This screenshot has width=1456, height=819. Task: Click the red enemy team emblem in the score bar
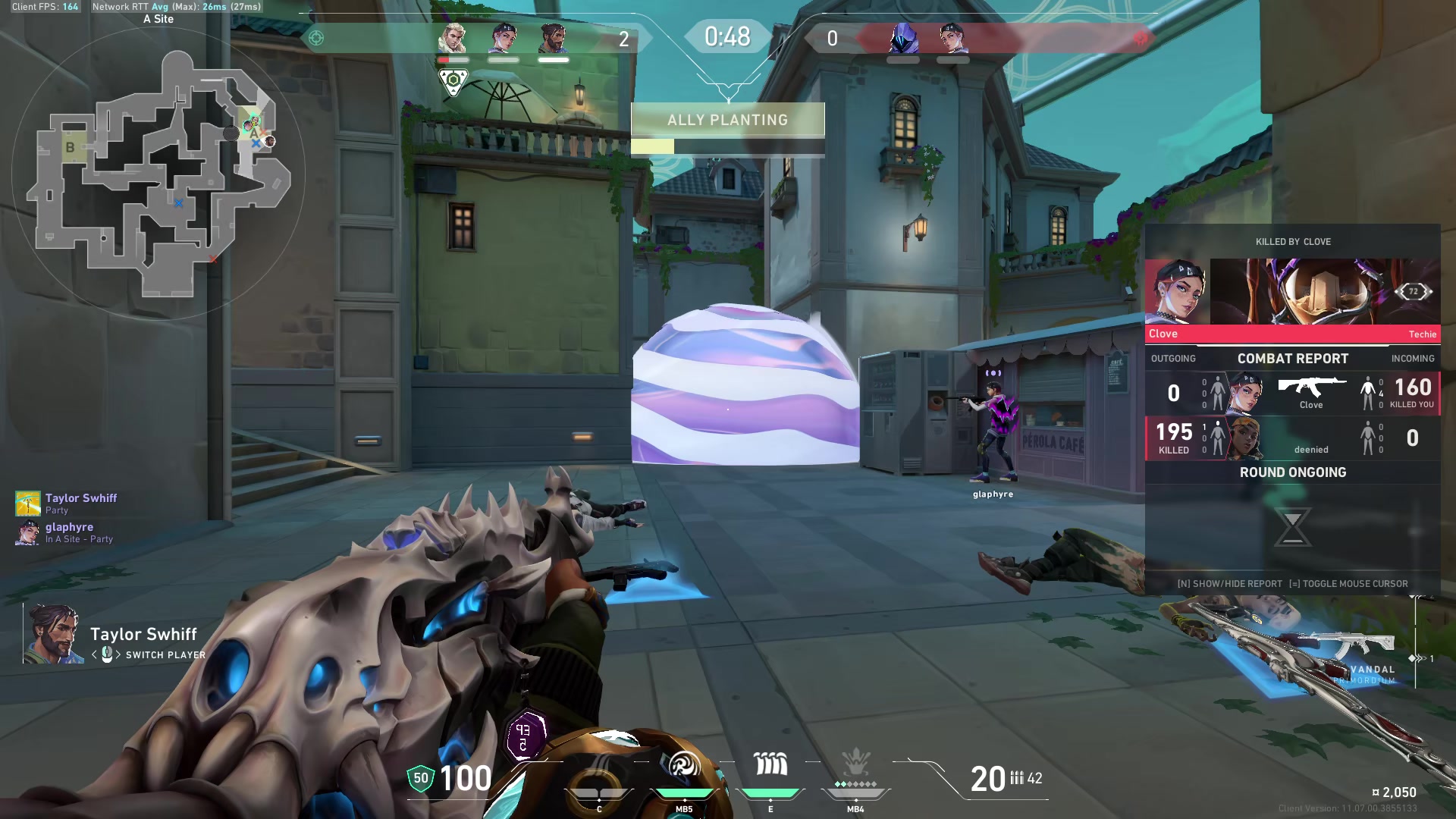pyautogui.click(x=1140, y=38)
